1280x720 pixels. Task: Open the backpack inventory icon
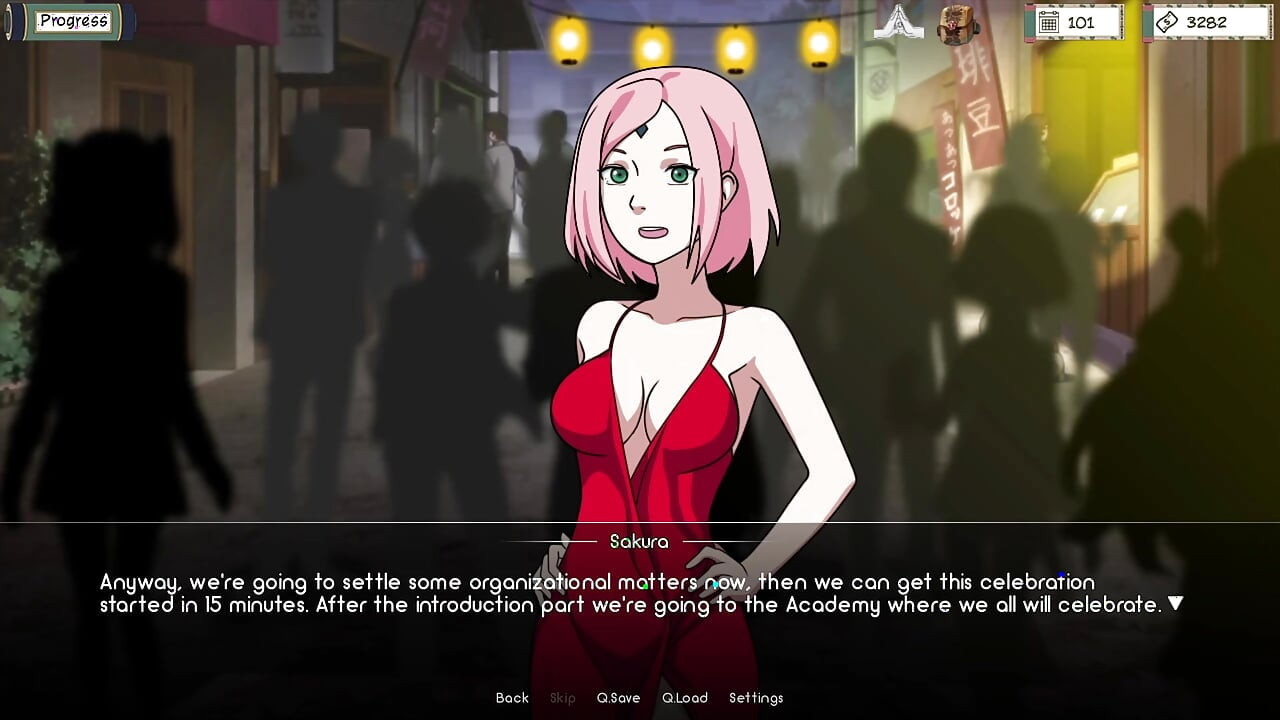click(x=956, y=24)
